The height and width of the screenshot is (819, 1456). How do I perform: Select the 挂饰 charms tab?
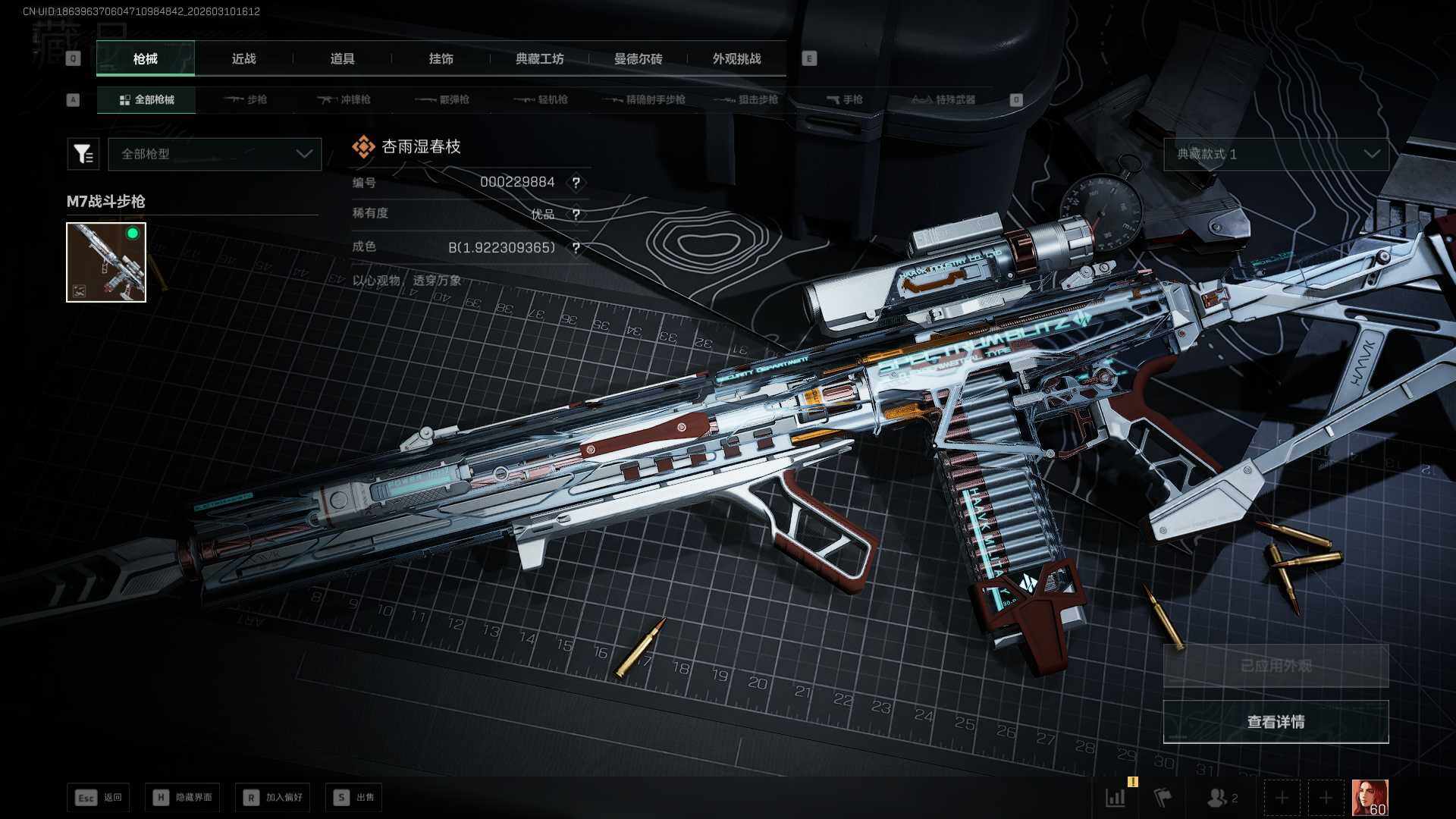(441, 58)
